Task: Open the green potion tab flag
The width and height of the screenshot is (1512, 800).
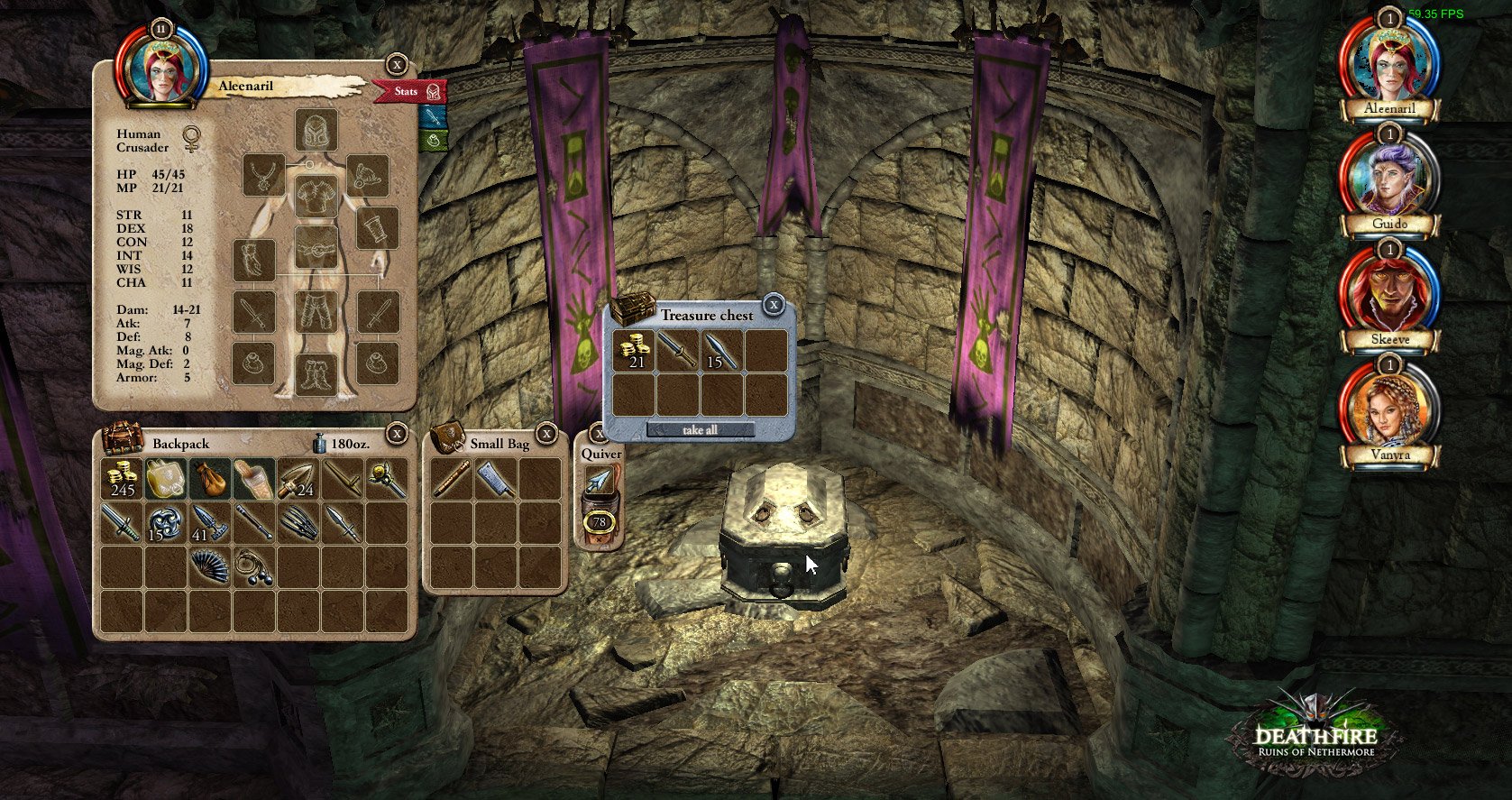Action: click(434, 140)
